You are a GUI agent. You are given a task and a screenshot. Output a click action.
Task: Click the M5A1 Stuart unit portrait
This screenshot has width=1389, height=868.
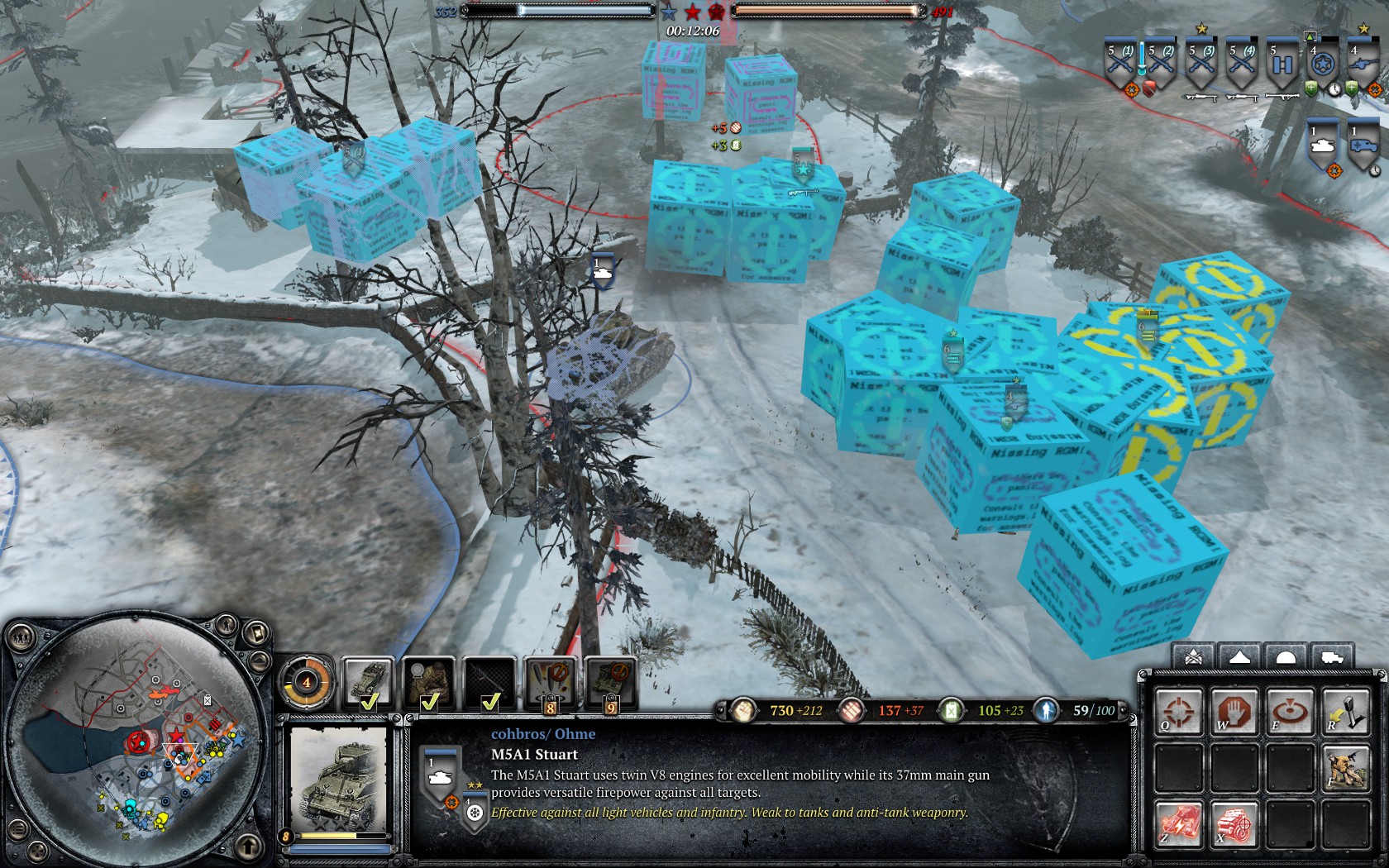337,779
